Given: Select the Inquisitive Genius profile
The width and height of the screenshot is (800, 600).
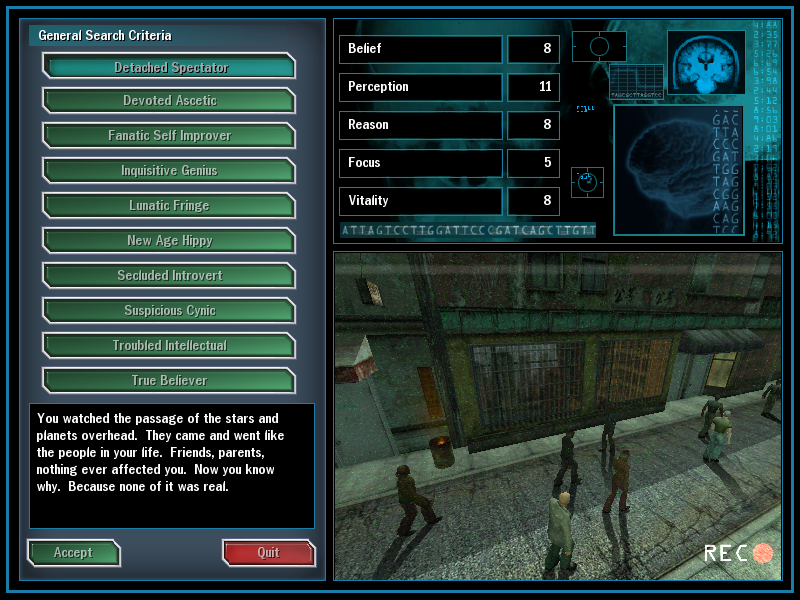Looking at the screenshot, I should 170,171.
